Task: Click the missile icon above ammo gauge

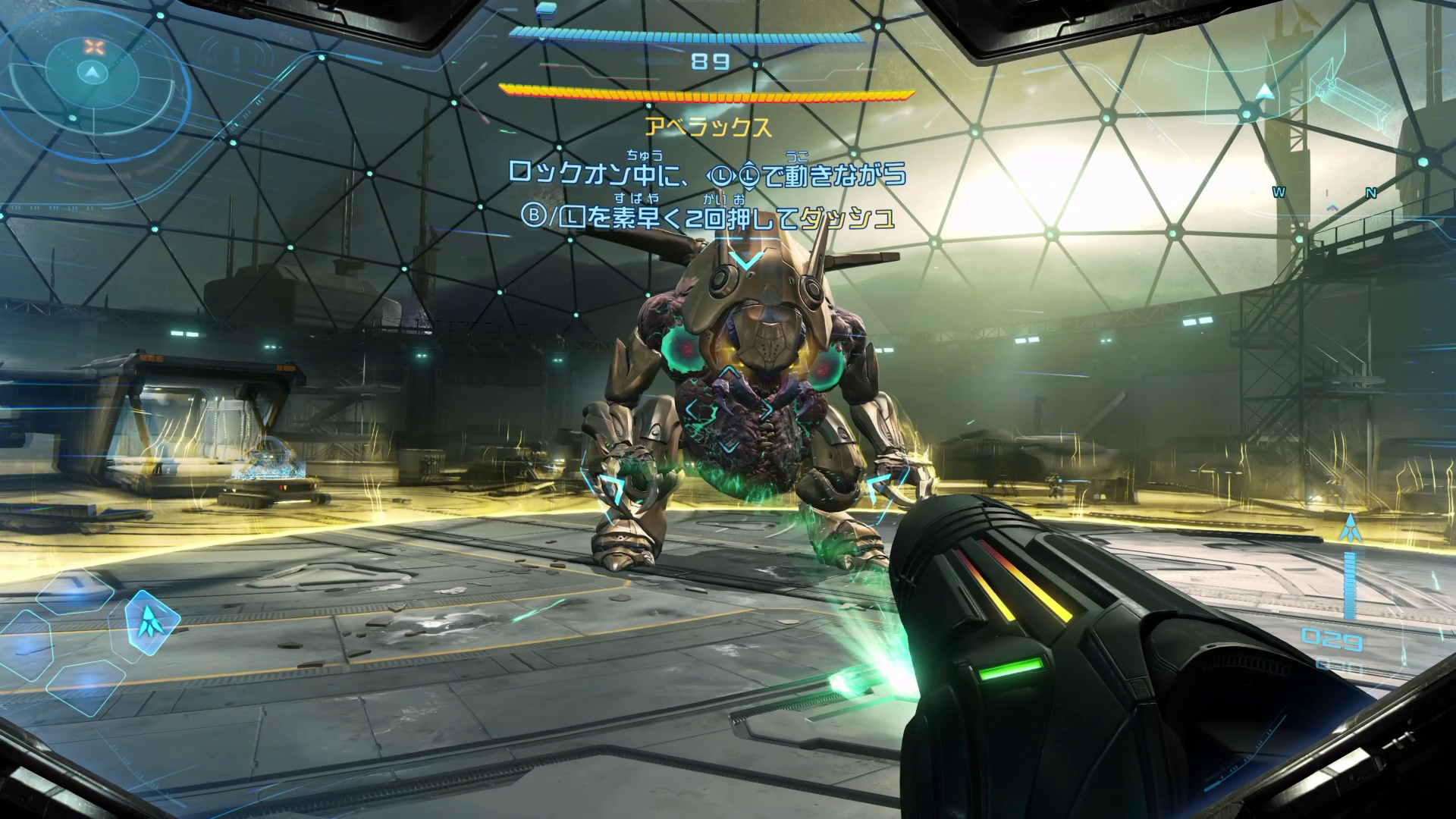Action: tap(1349, 528)
